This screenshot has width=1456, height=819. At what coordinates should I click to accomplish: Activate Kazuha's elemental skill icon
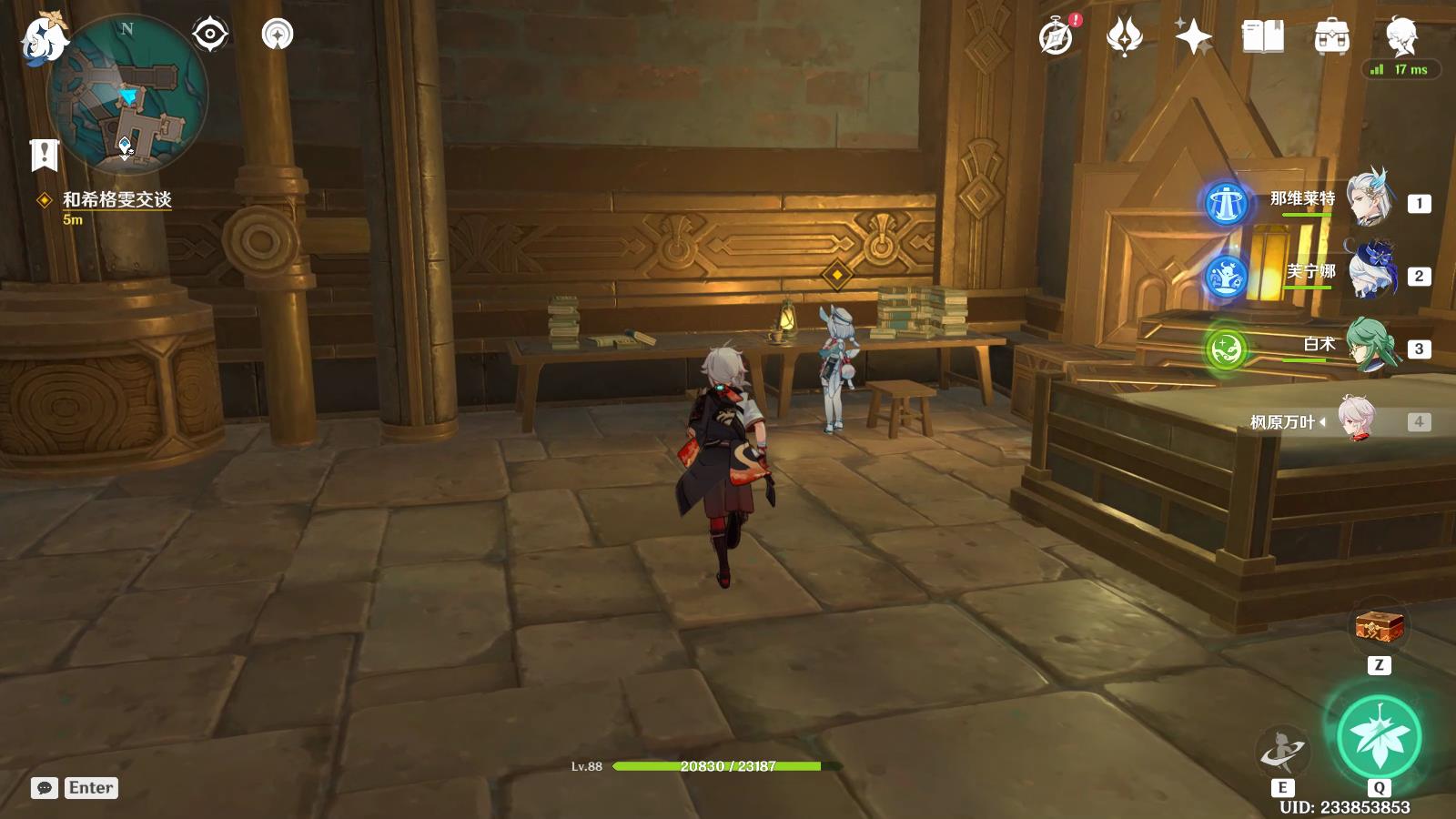(1282, 751)
